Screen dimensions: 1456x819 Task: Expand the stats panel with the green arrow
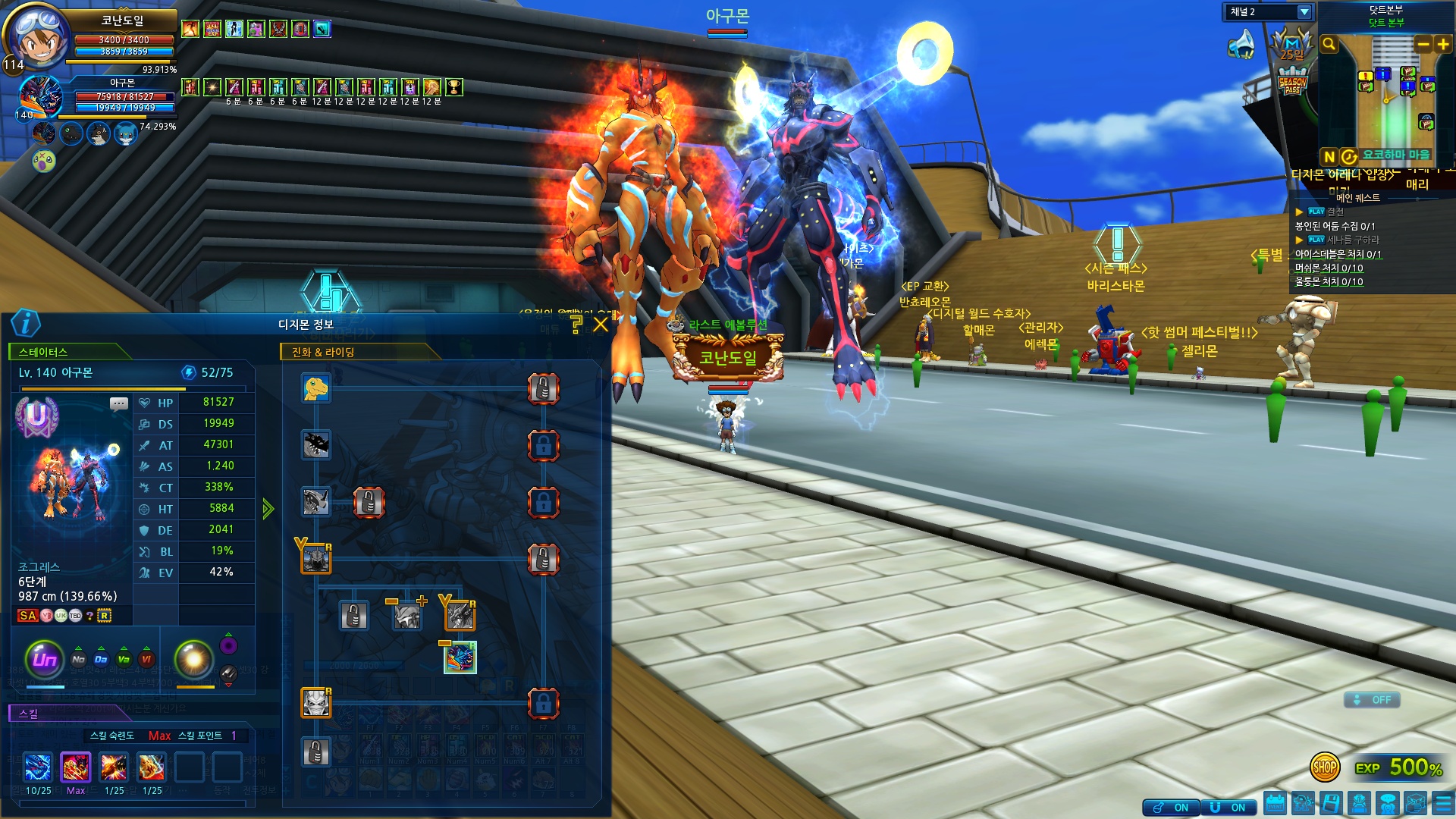268,508
